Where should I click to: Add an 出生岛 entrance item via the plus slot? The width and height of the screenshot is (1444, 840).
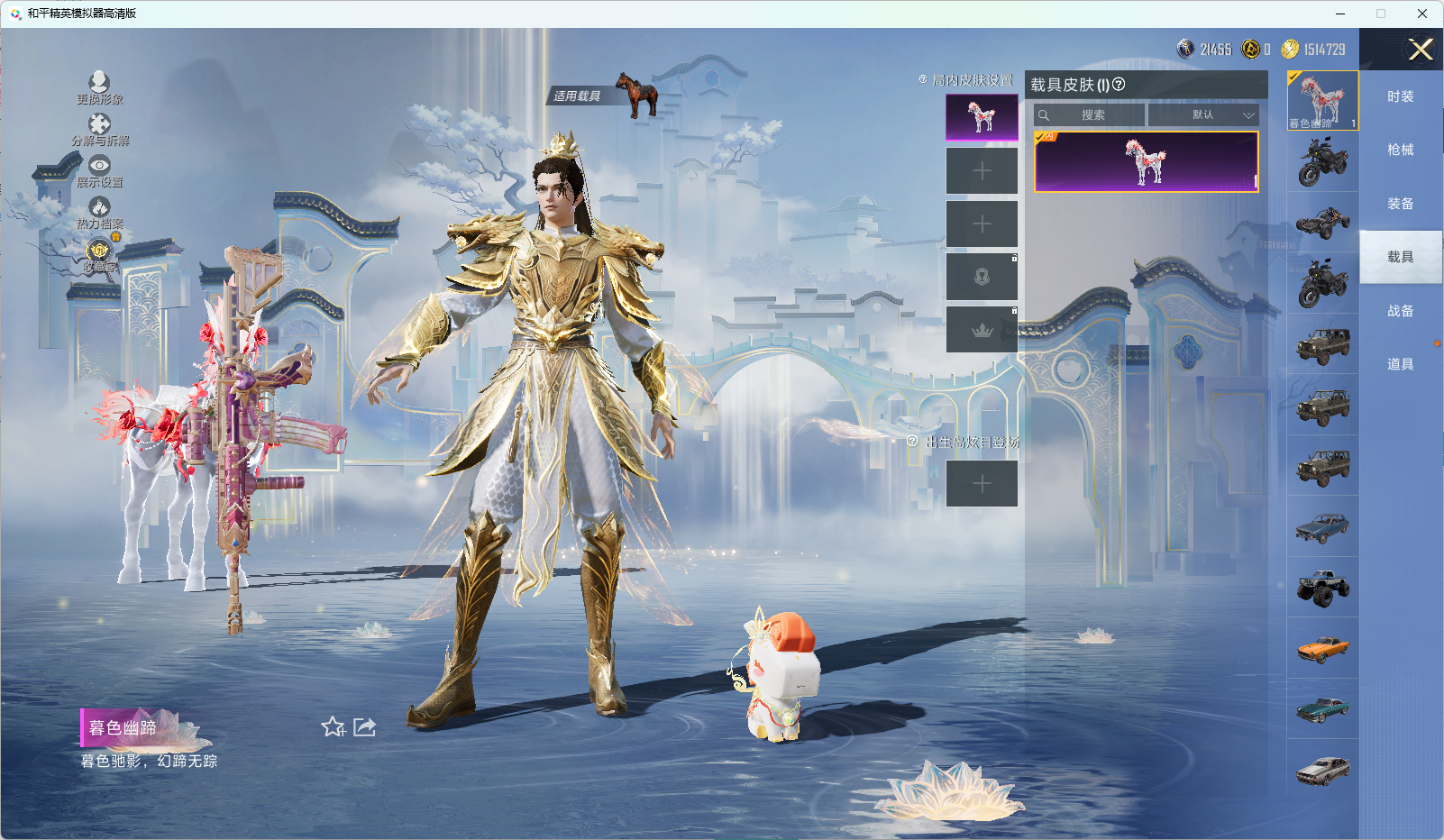pyautogui.click(x=982, y=484)
